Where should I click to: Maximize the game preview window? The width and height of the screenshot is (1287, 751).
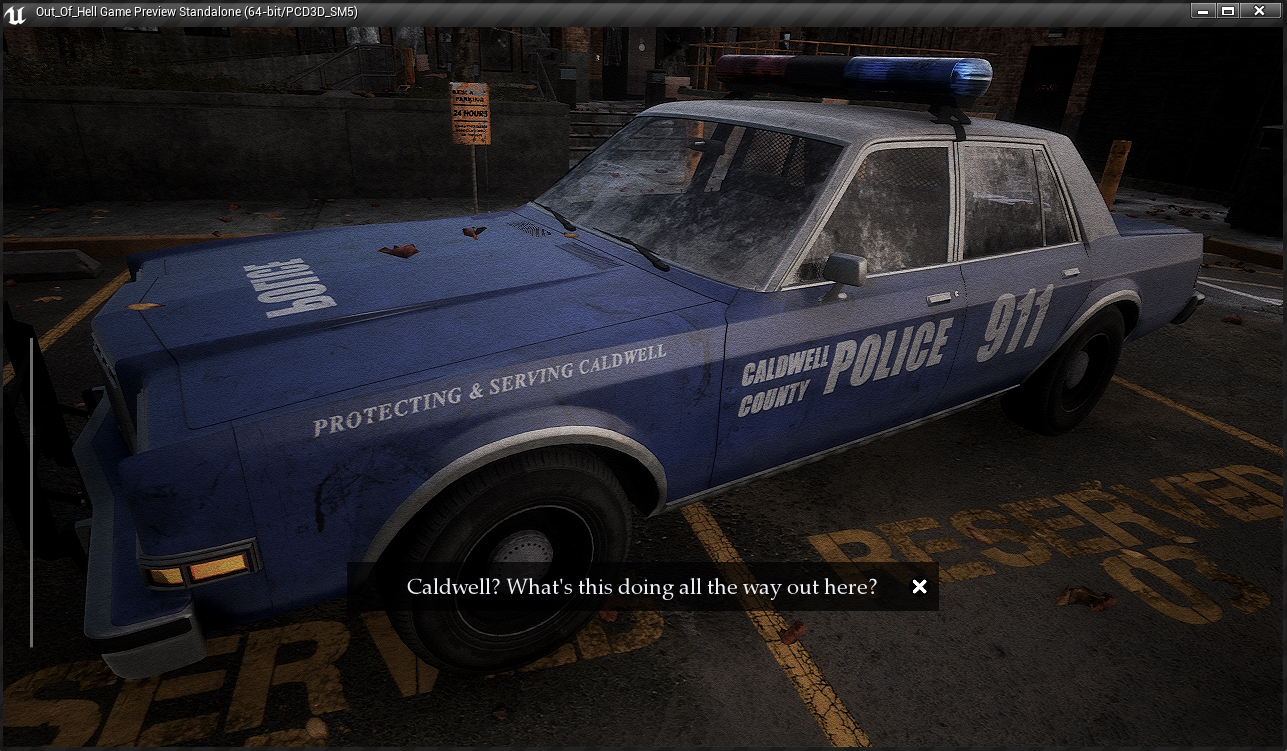tap(1228, 11)
